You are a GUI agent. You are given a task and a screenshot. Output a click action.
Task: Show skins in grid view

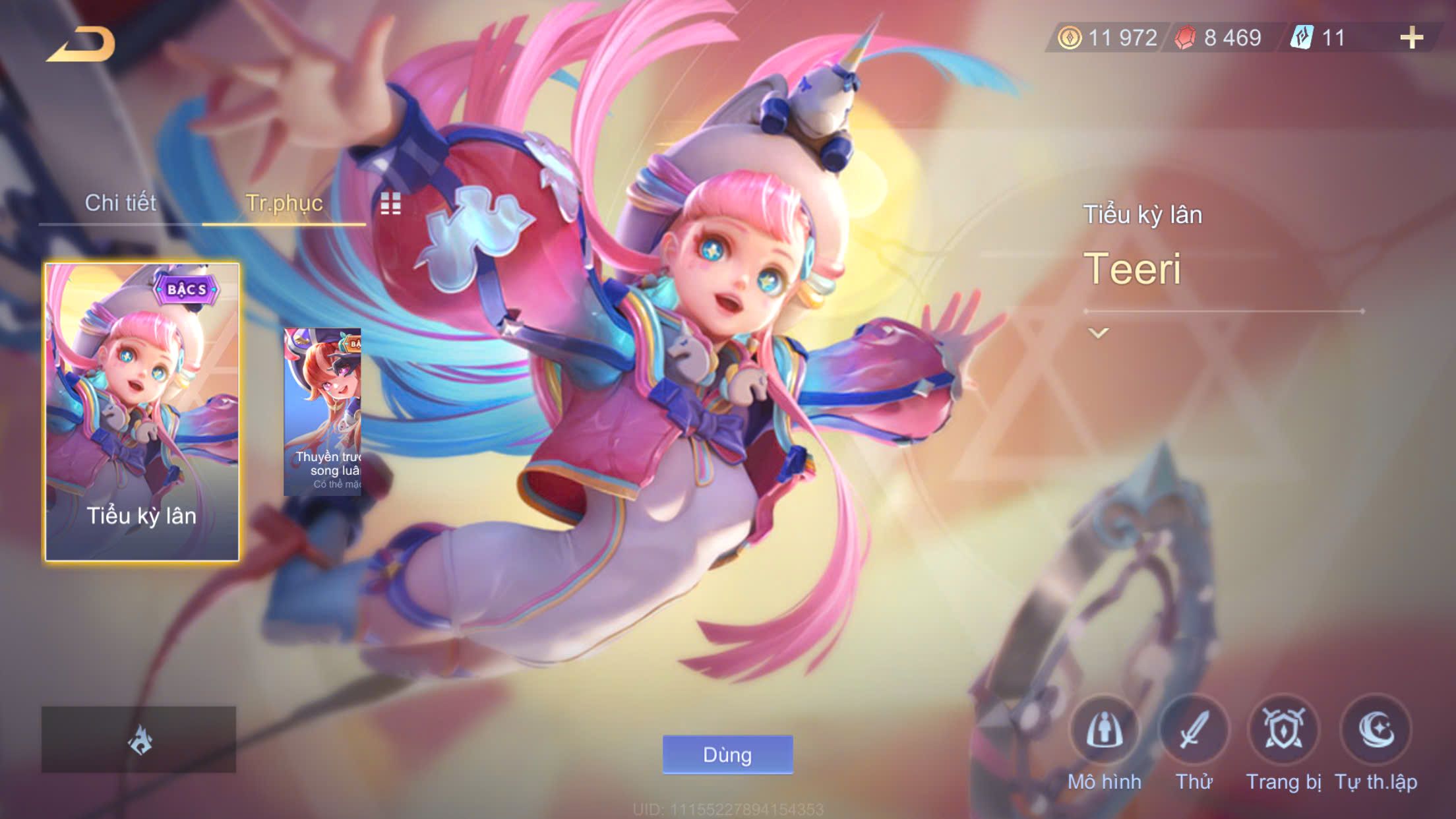pyautogui.click(x=390, y=204)
